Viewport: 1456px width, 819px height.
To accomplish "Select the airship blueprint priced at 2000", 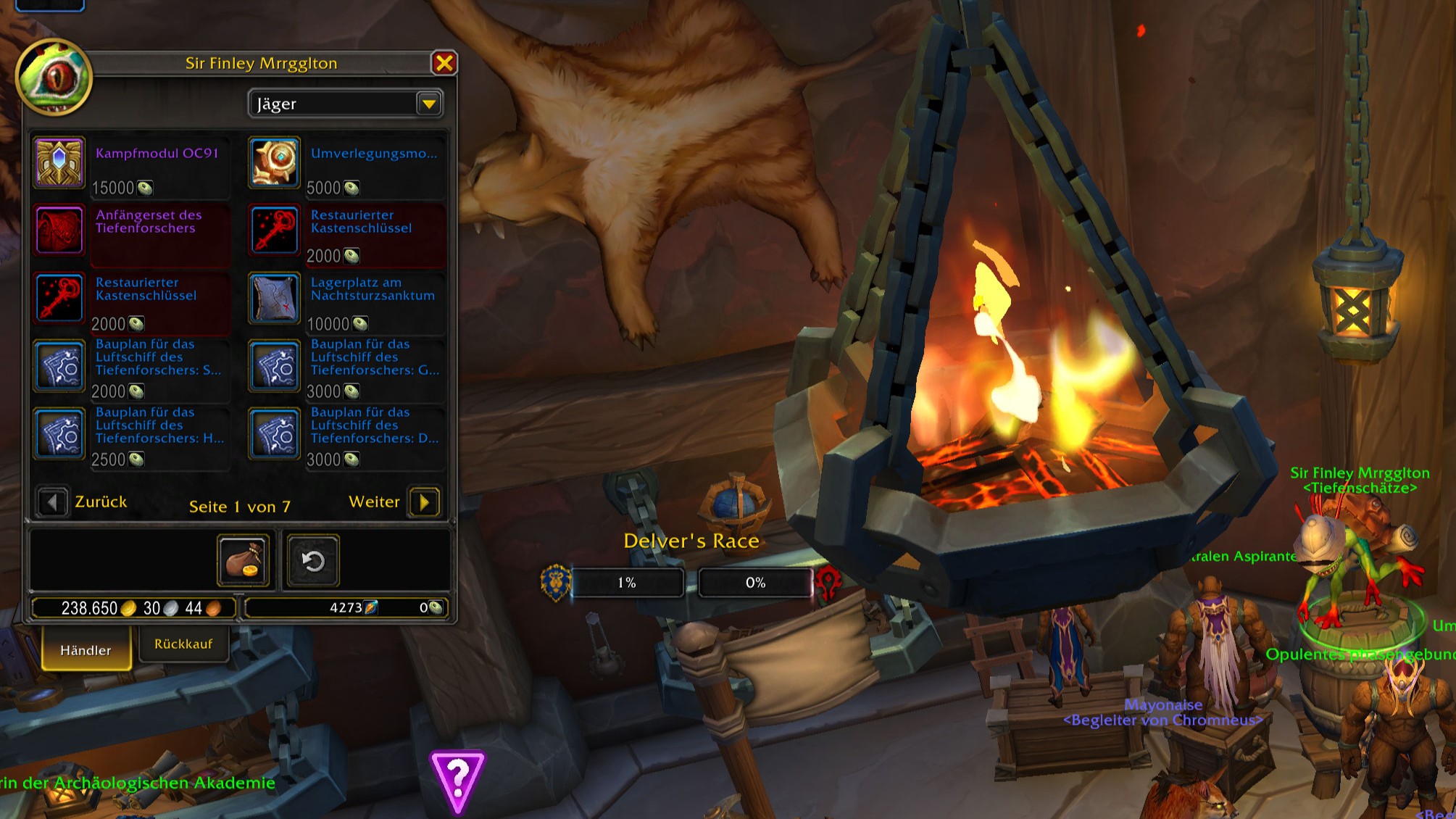I will pos(59,367).
